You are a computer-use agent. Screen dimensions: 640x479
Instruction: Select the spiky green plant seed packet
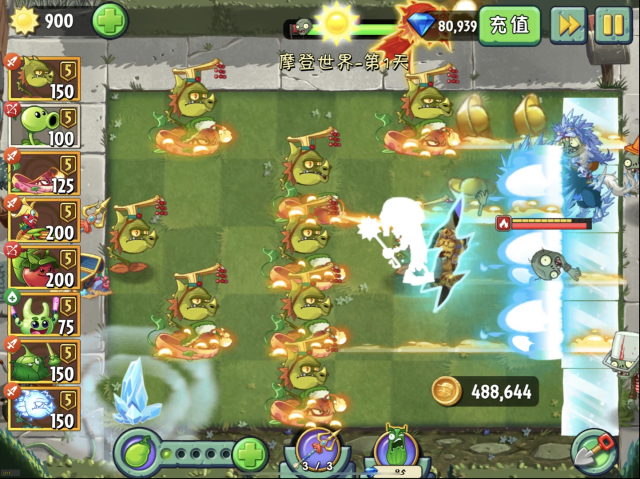[x=44, y=361]
